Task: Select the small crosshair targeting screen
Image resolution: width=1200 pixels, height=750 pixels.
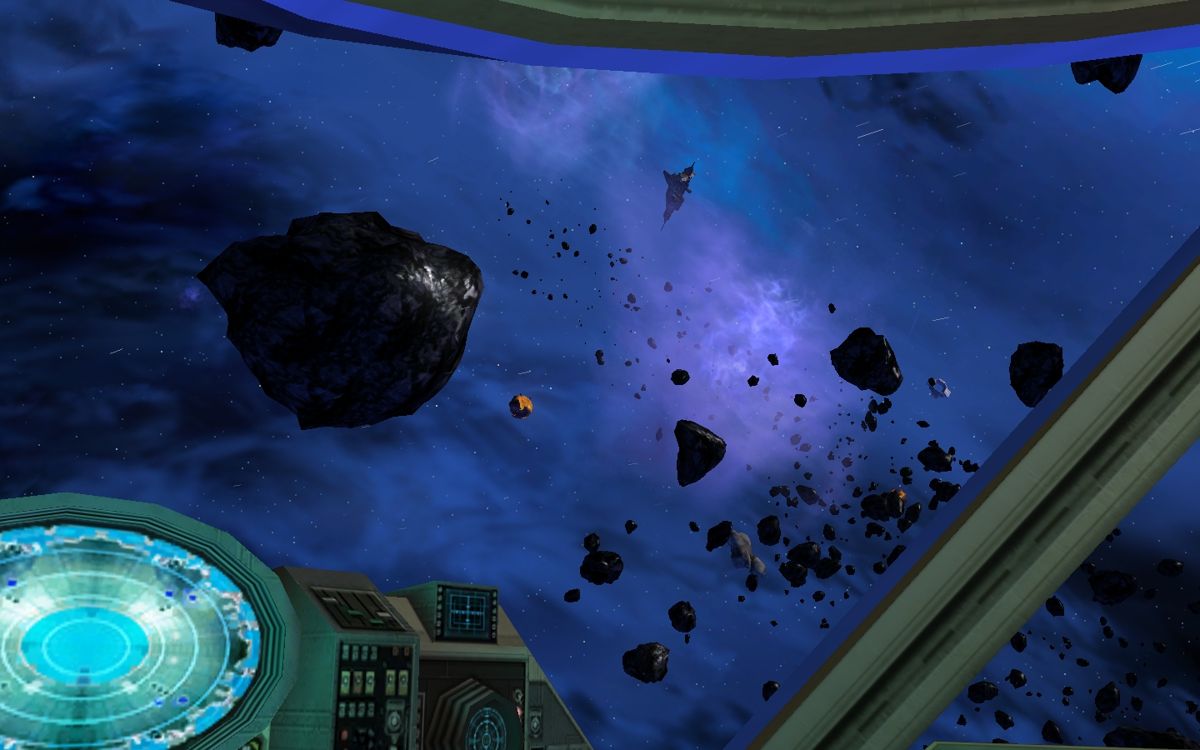Action: pos(467,612)
